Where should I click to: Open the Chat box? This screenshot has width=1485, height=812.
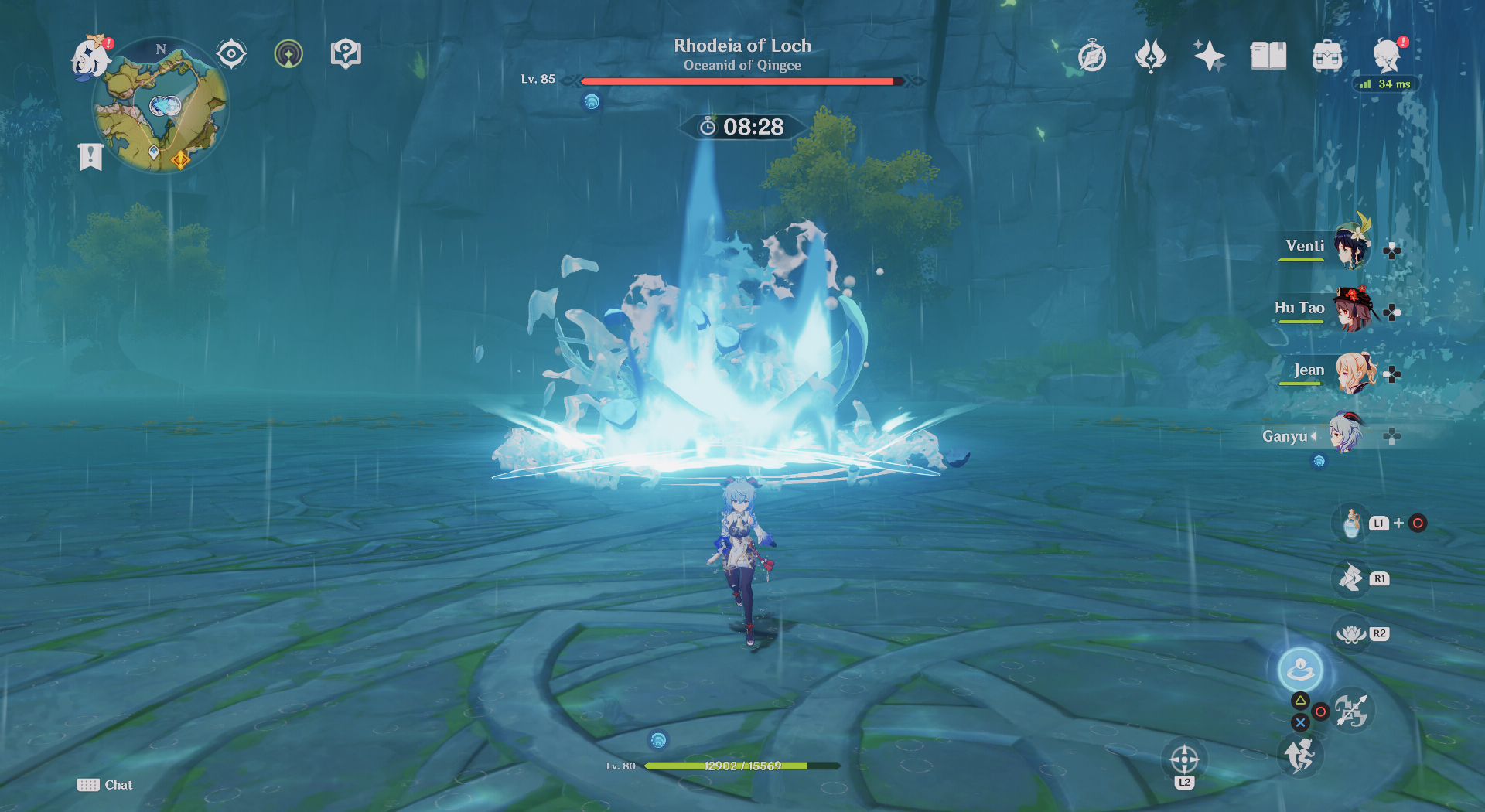pos(105,785)
